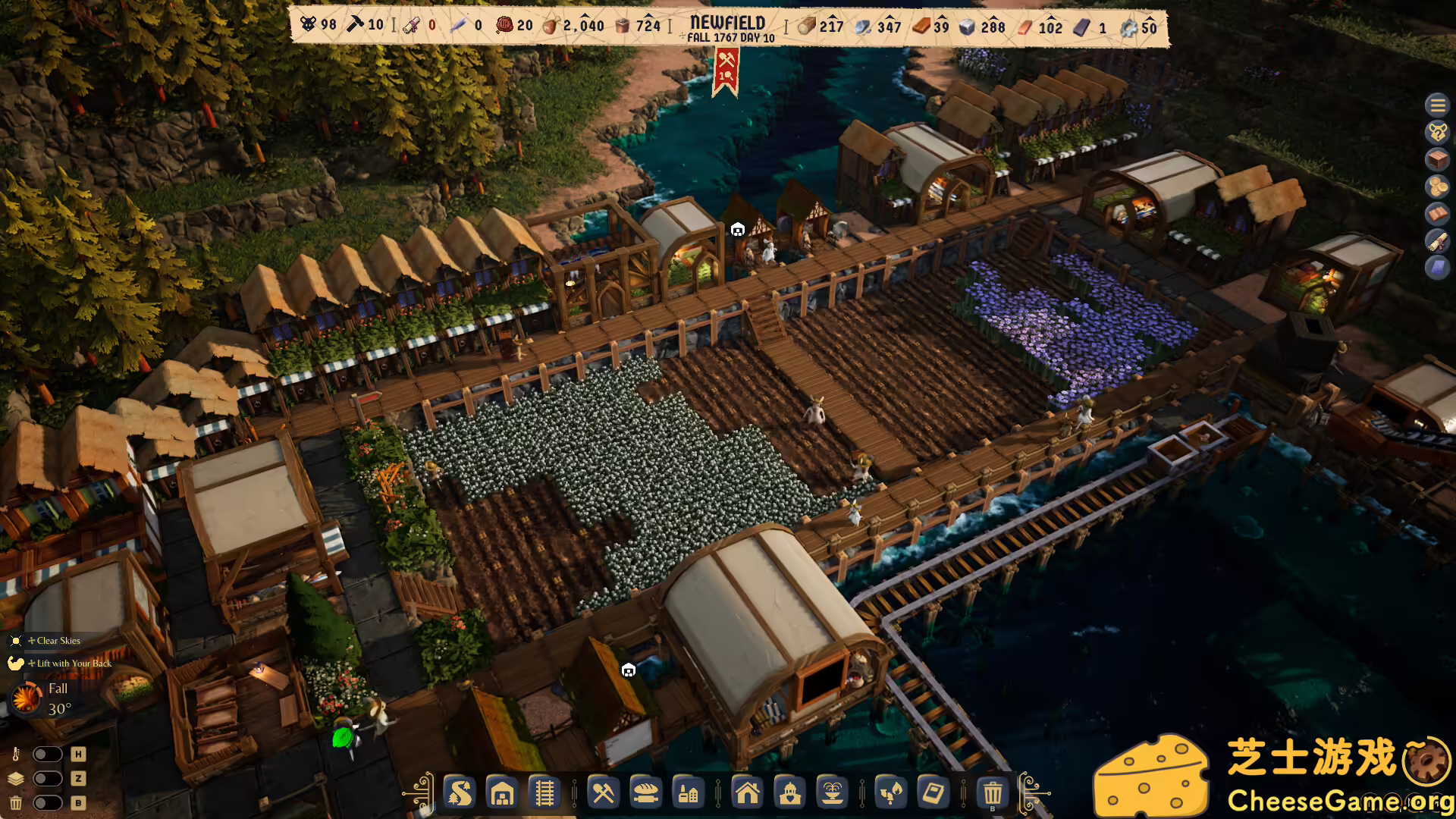Screen dimensions: 1456x819
Task: Choose the heart-domed building category
Action: (789, 794)
